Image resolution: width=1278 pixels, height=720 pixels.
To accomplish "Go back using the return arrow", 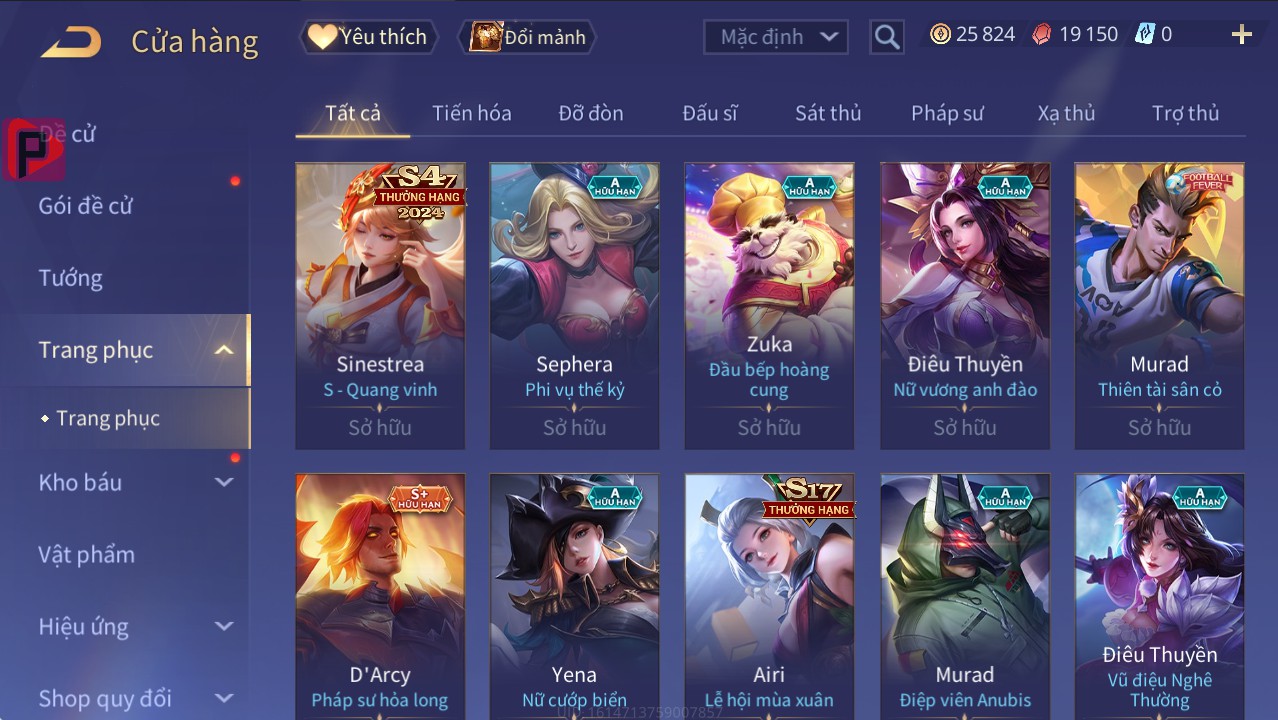I will coord(71,42).
